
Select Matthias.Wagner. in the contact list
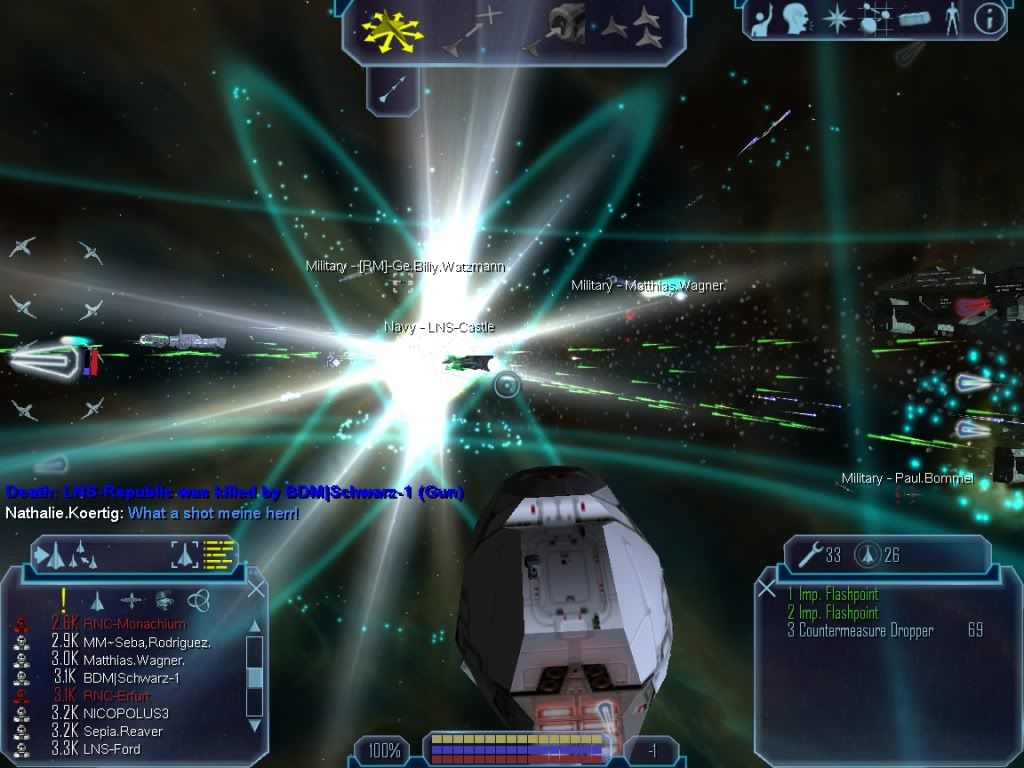point(134,660)
